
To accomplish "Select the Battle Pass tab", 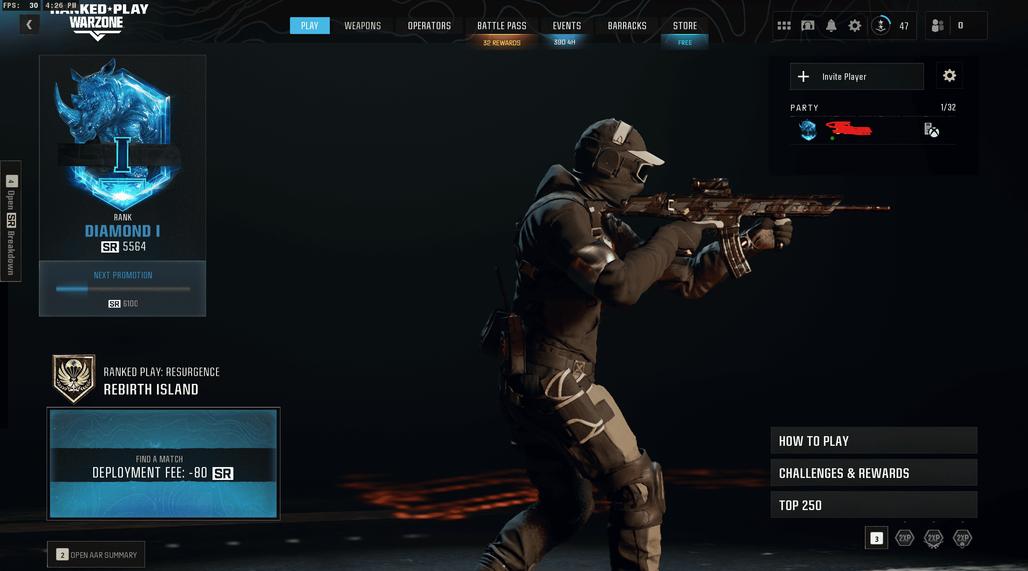I will [501, 26].
